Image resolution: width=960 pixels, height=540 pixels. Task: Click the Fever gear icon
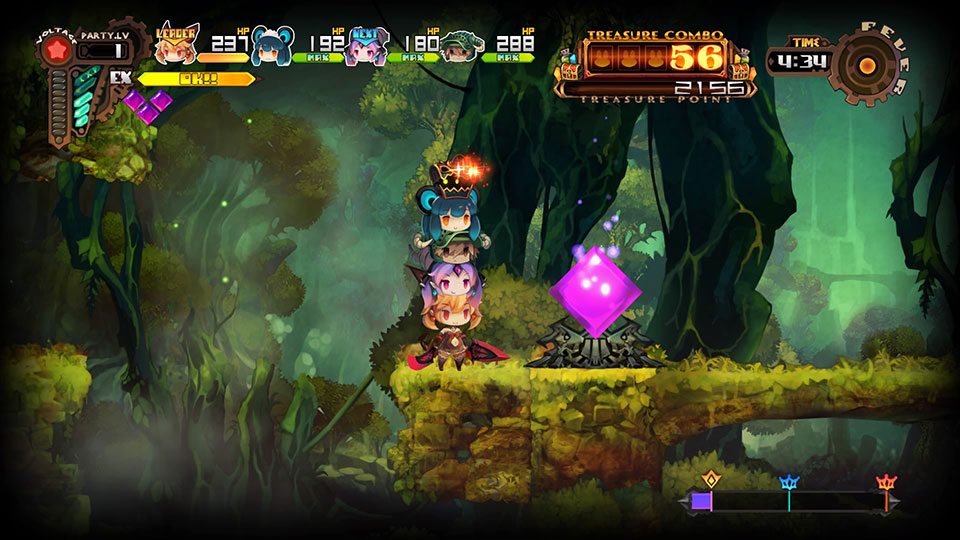click(867, 63)
